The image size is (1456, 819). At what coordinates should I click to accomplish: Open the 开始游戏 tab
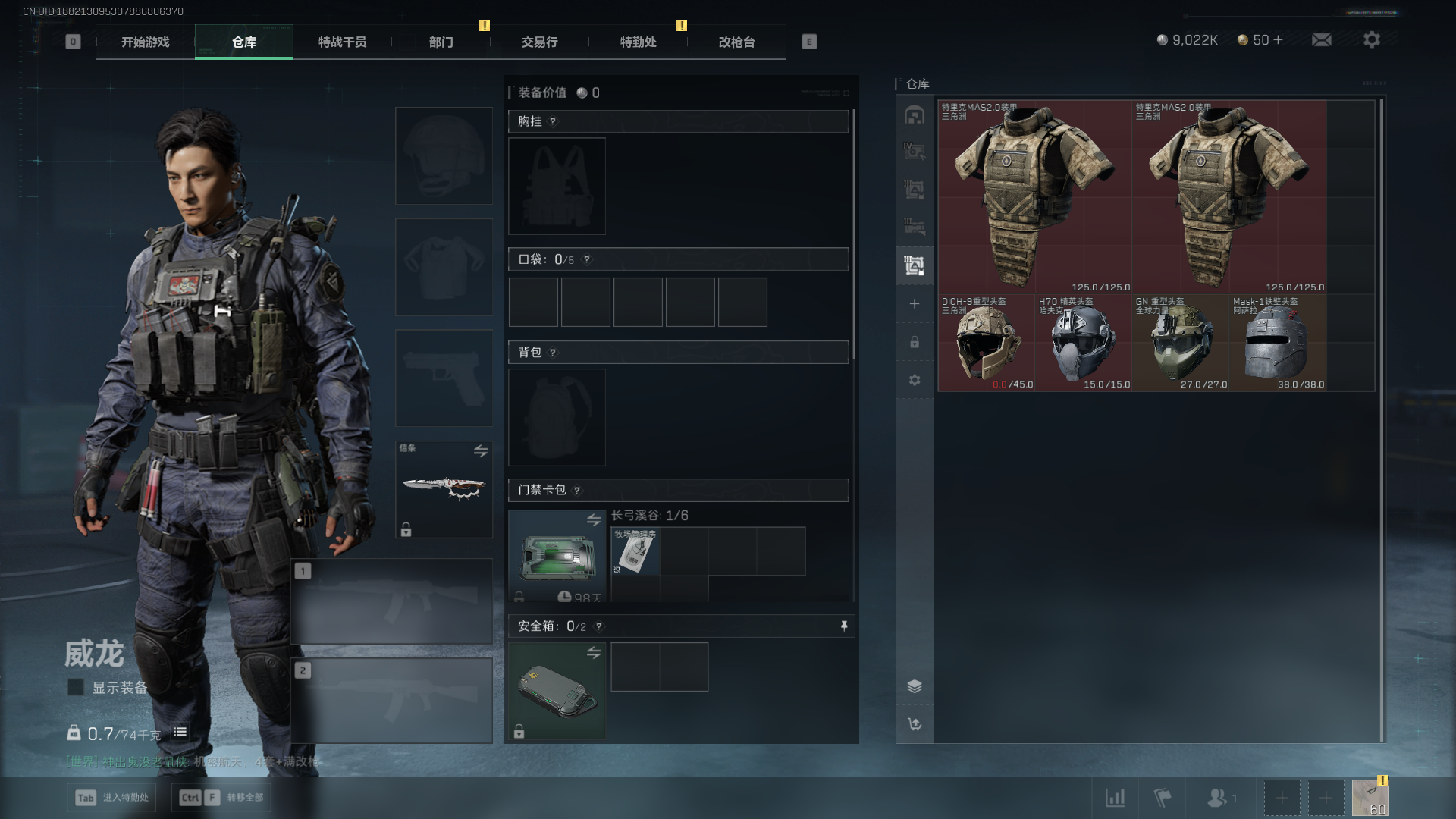(x=145, y=42)
